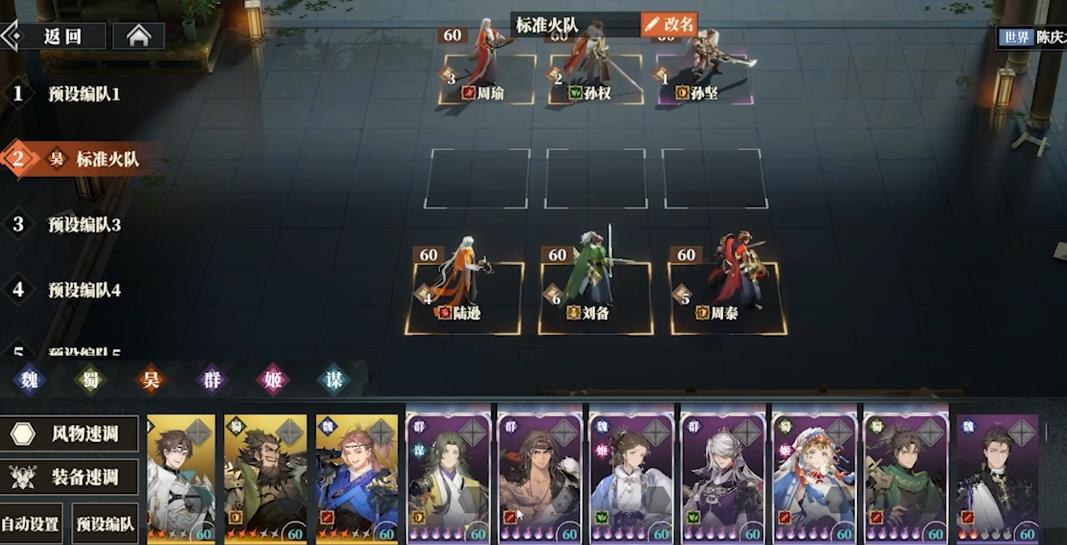Show only 吴 faction heroes
The height and width of the screenshot is (545, 1067).
point(150,380)
